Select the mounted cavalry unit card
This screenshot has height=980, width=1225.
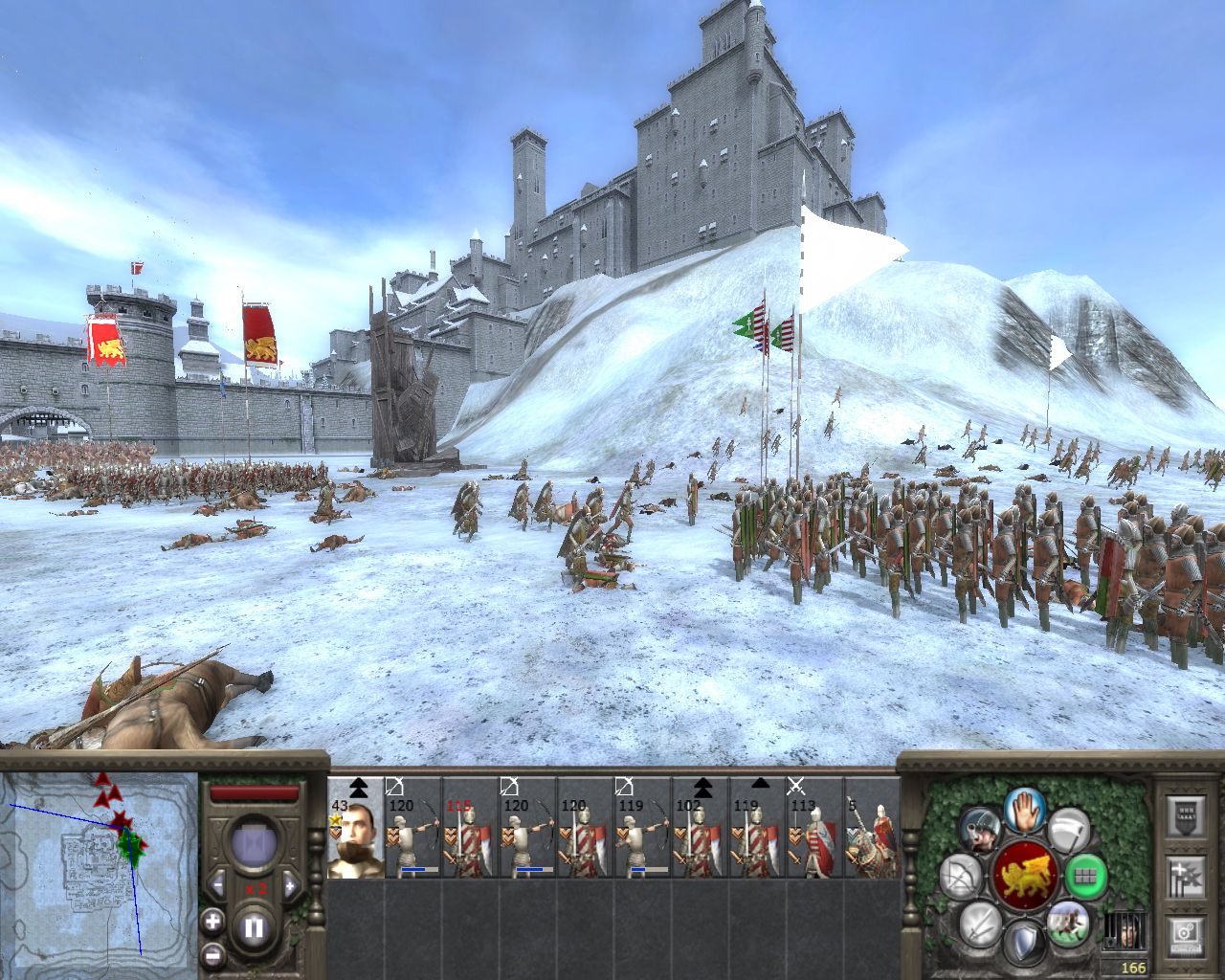point(871,828)
